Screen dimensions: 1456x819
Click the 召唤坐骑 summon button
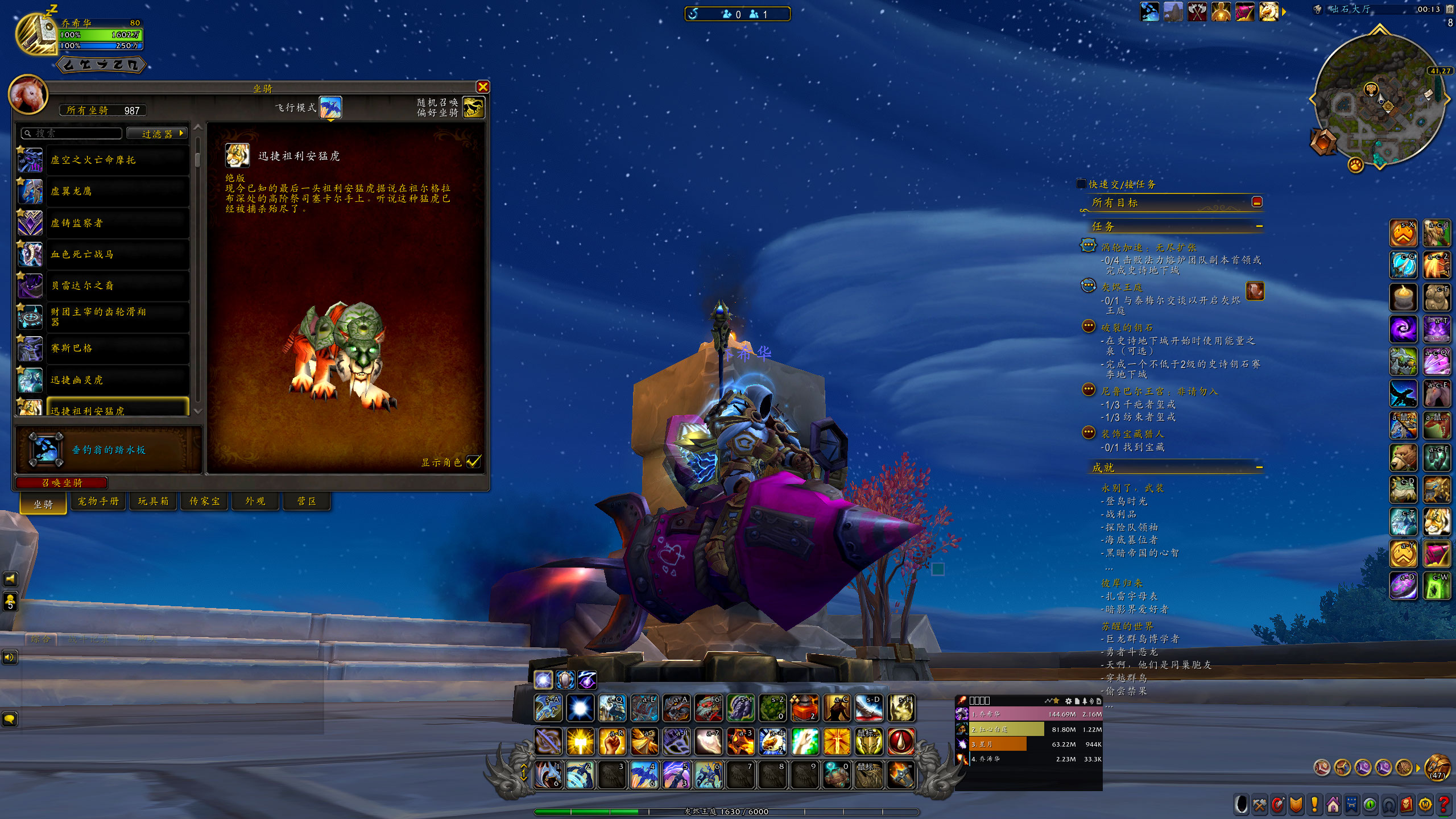tap(62, 483)
